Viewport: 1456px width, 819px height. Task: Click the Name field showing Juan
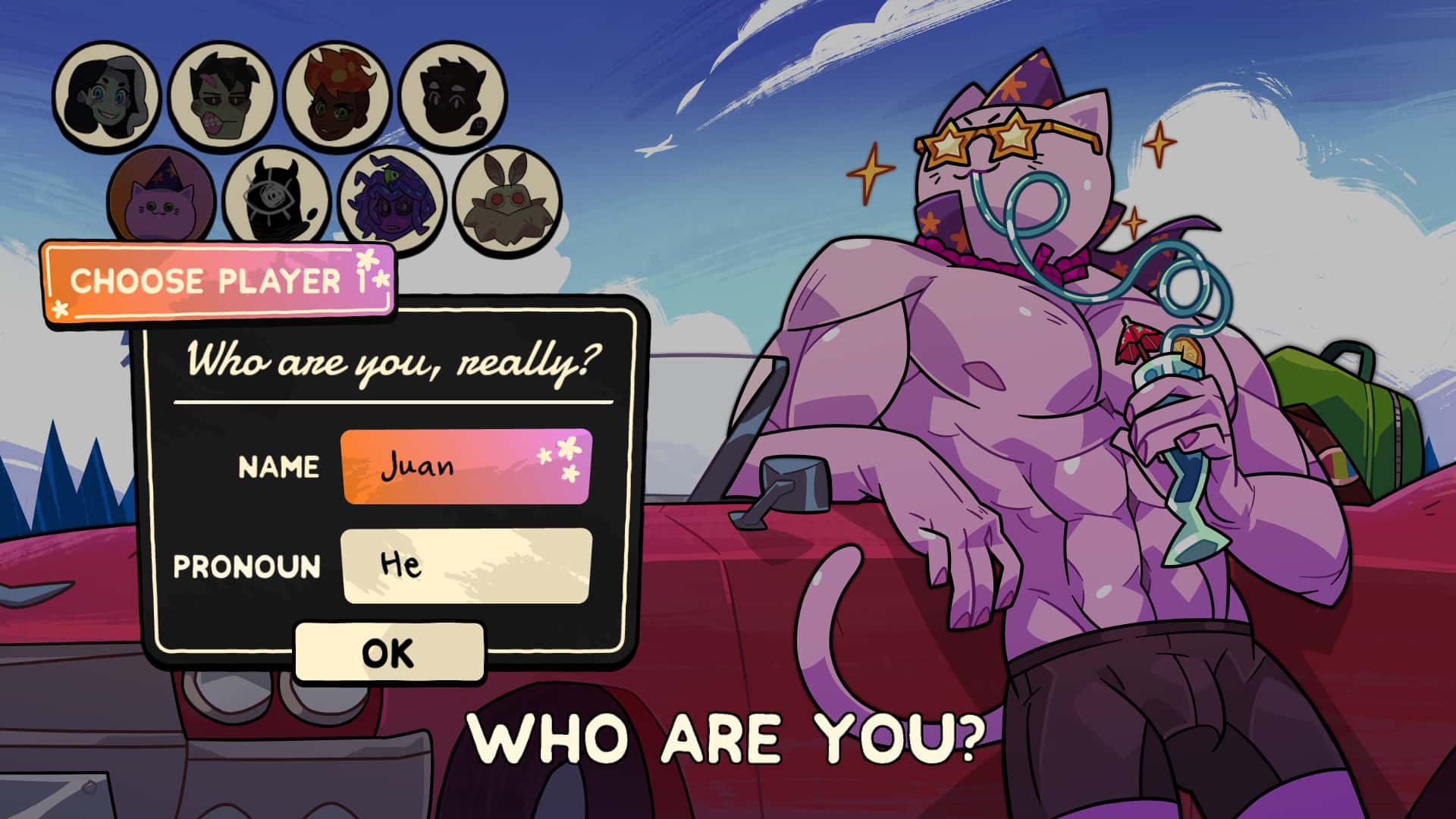466,466
